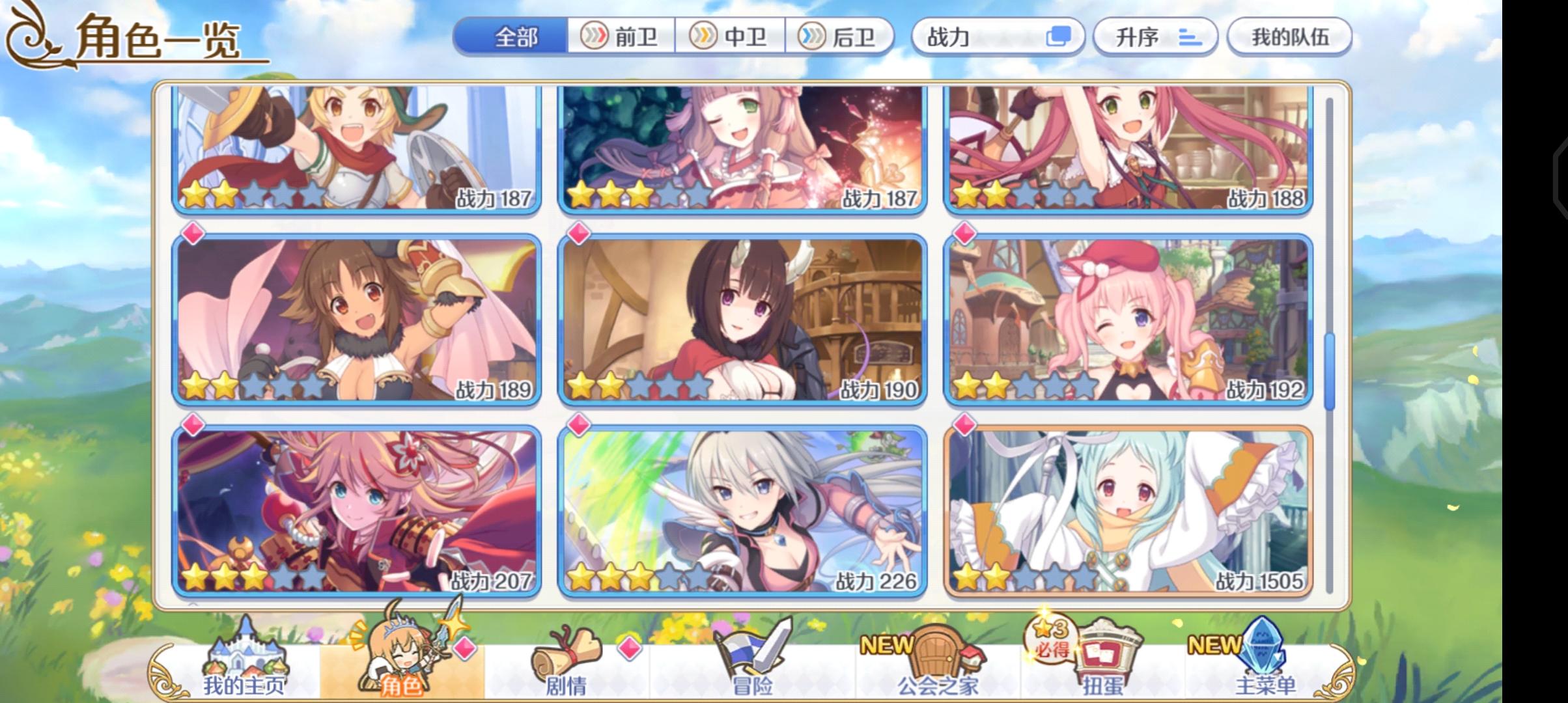Select the 中卫 middle guard filter
The width and height of the screenshot is (1568, 703).
pos(733,37)
